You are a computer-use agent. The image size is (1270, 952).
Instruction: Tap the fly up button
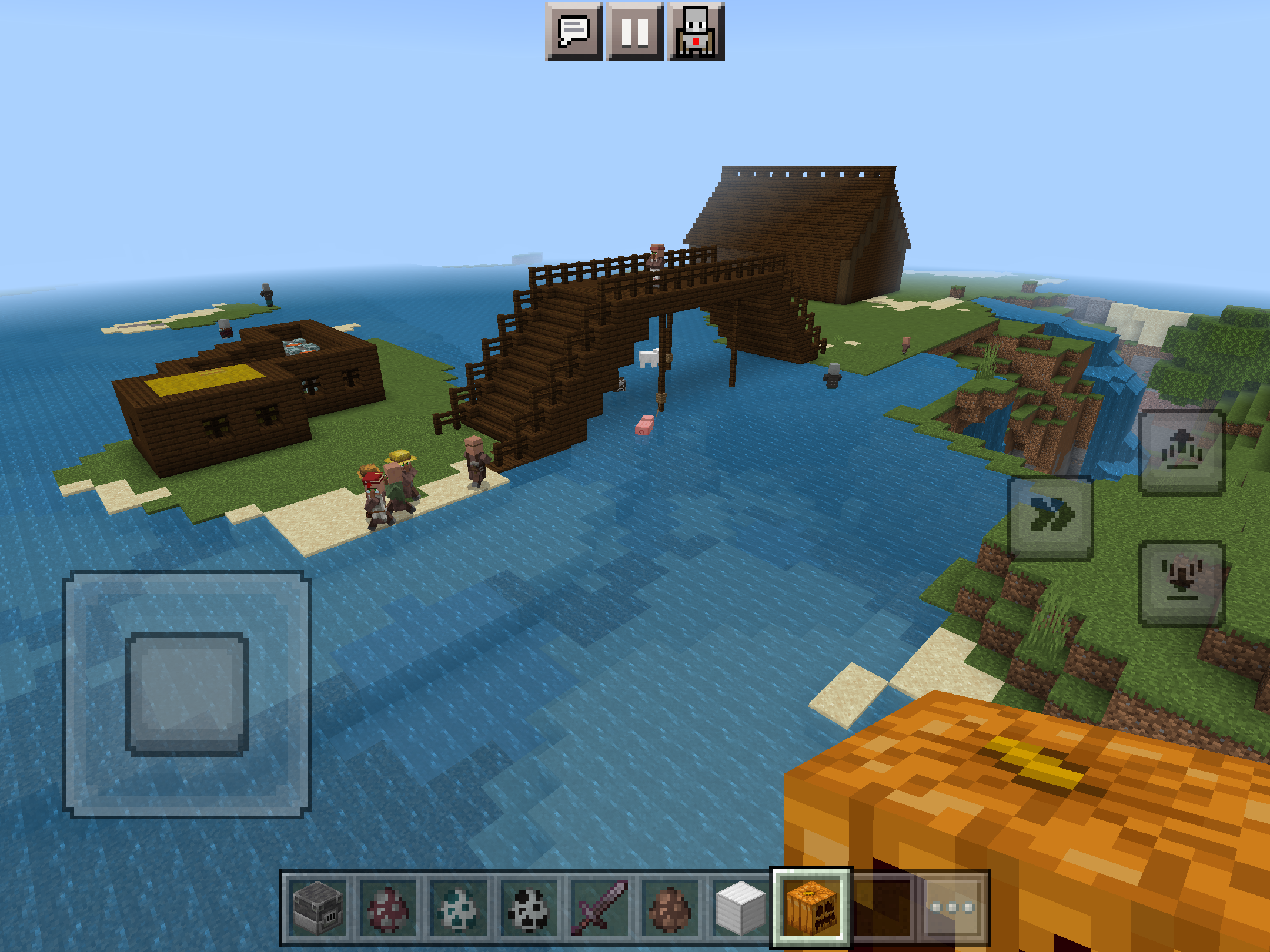point(1182,452)
